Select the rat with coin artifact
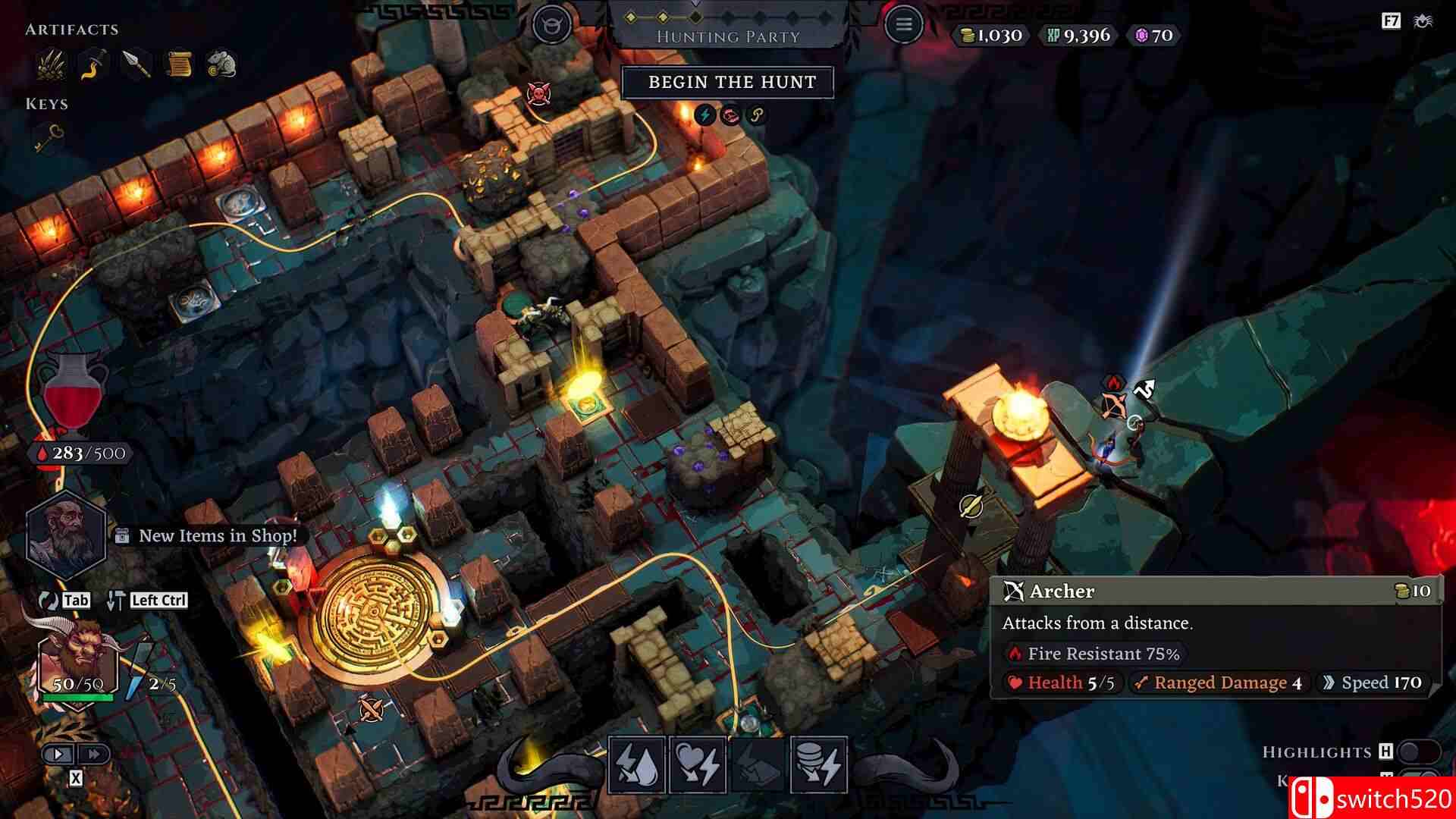 [221, 64]
